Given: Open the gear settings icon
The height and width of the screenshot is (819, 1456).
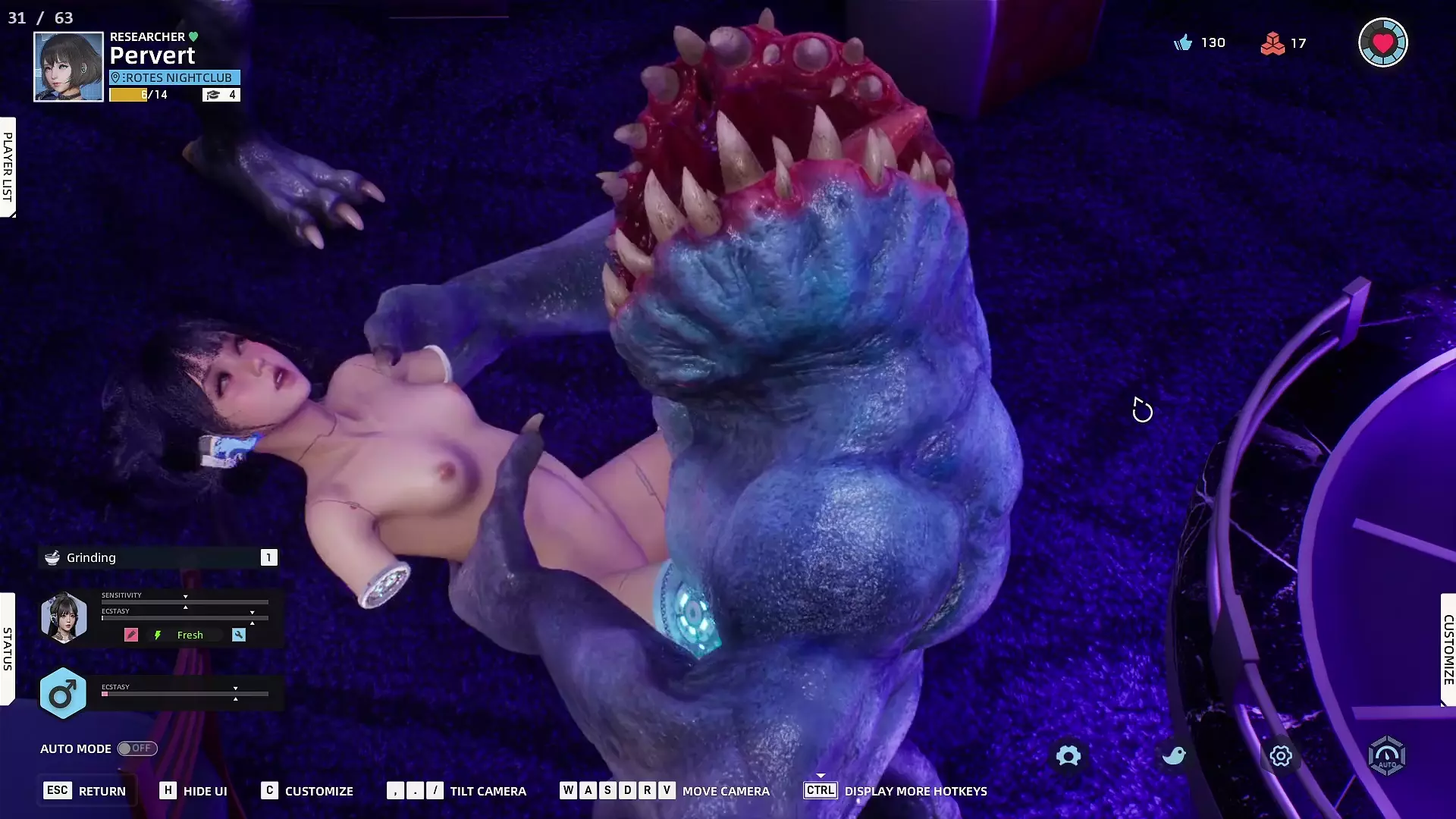Looking at the screenshot, I should (1281, 756).
